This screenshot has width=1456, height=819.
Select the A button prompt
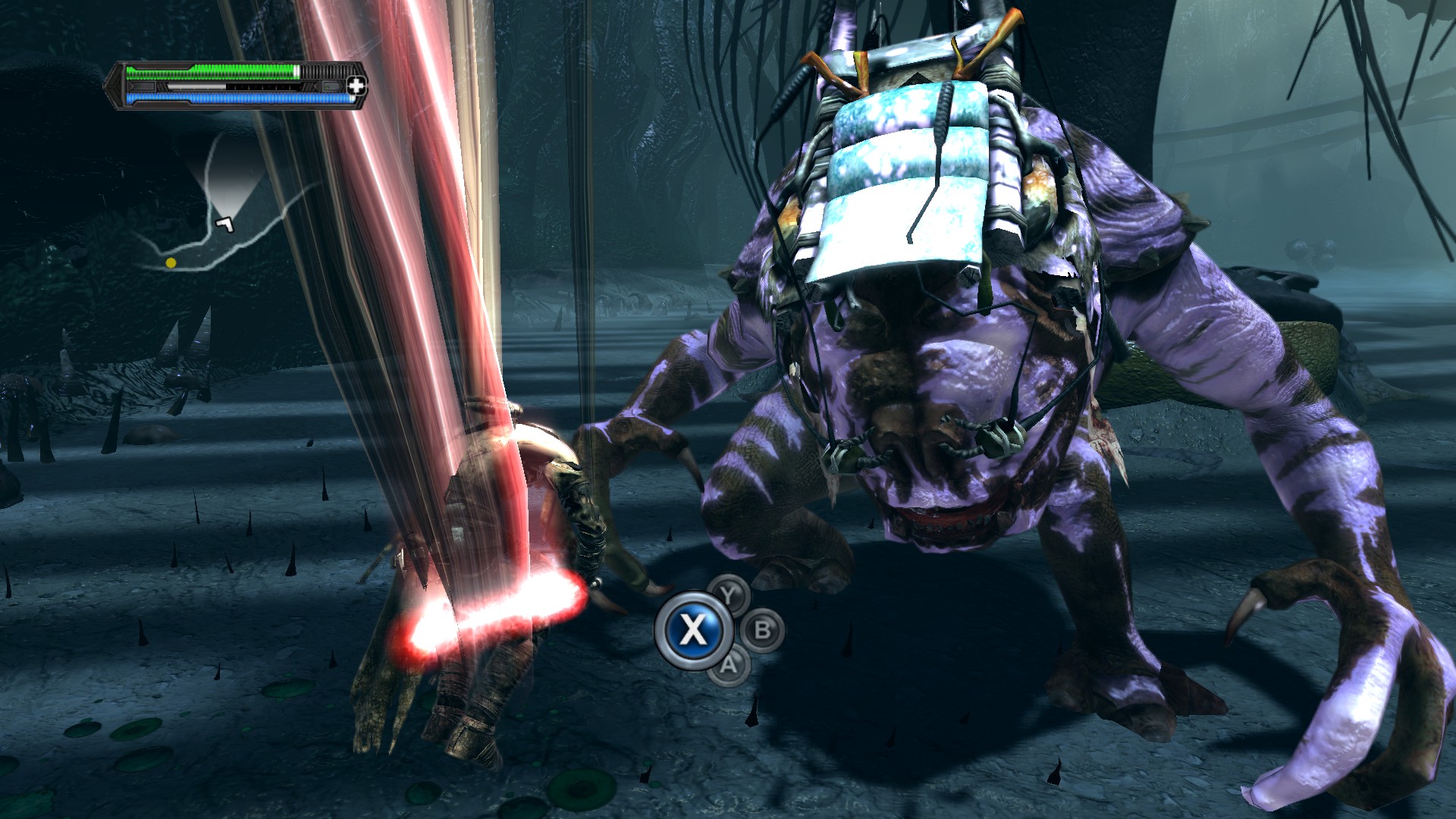729,665
